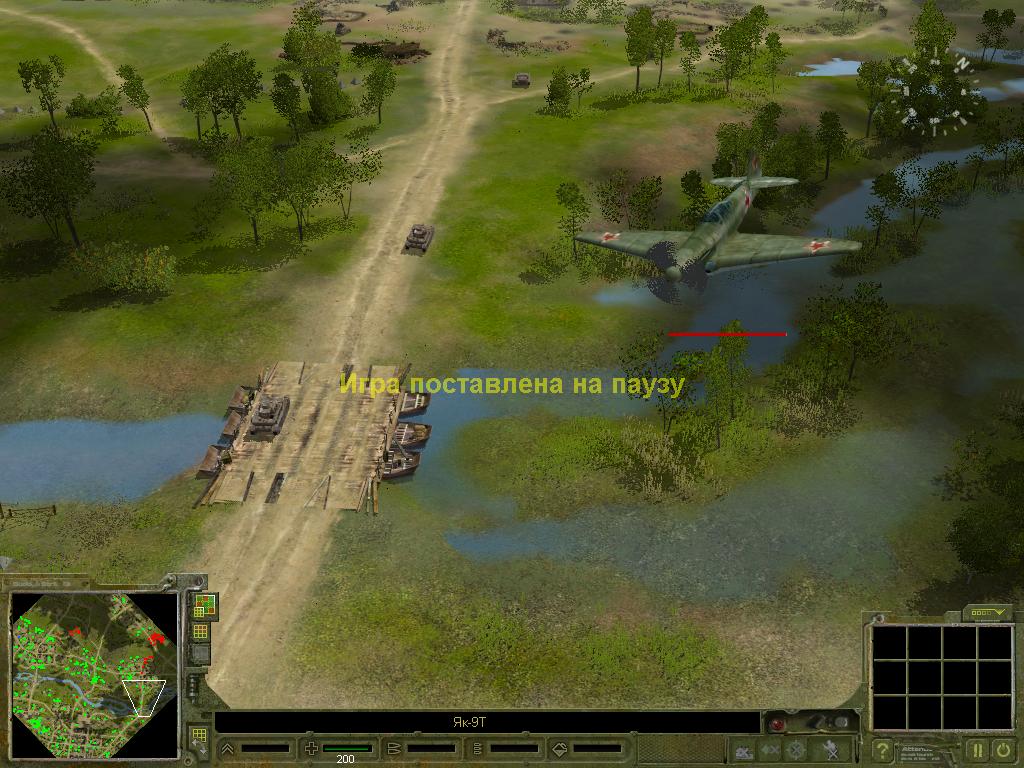This screenshot has width=1024, height=768.
Task: Toggle the game pause button
Action: coord(976,748)
